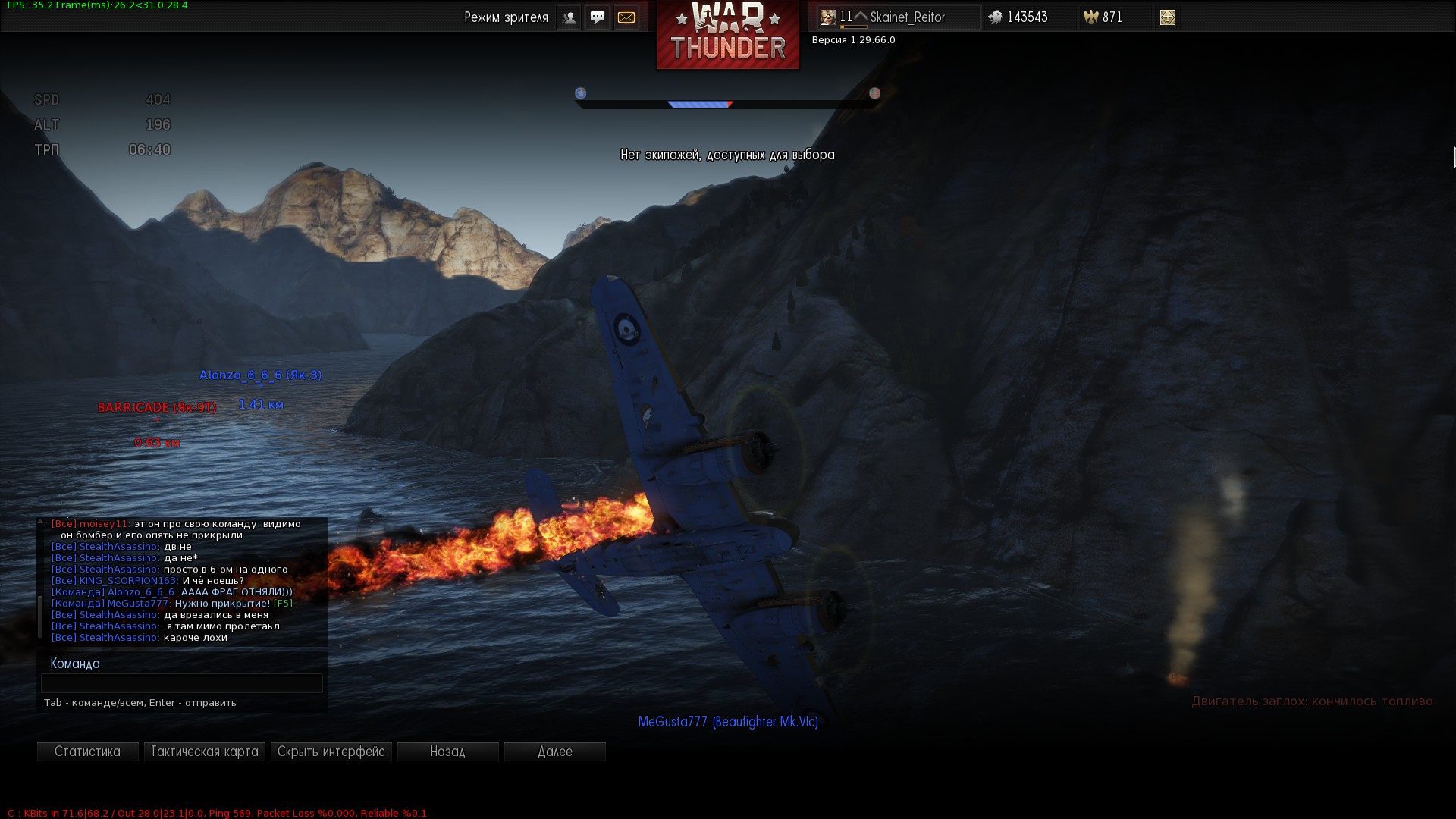
Task: Click the War Thunder logo
Action: (727, 35)
